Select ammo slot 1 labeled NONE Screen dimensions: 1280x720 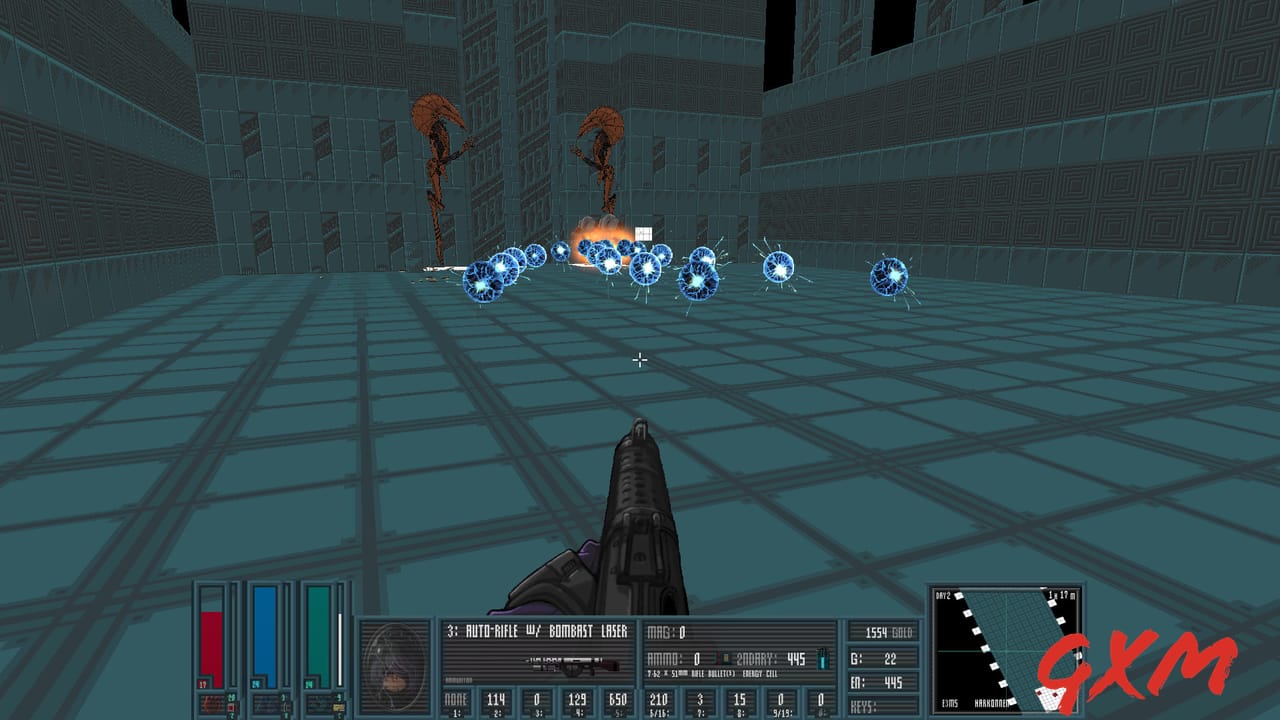click(x=455, y=698)
